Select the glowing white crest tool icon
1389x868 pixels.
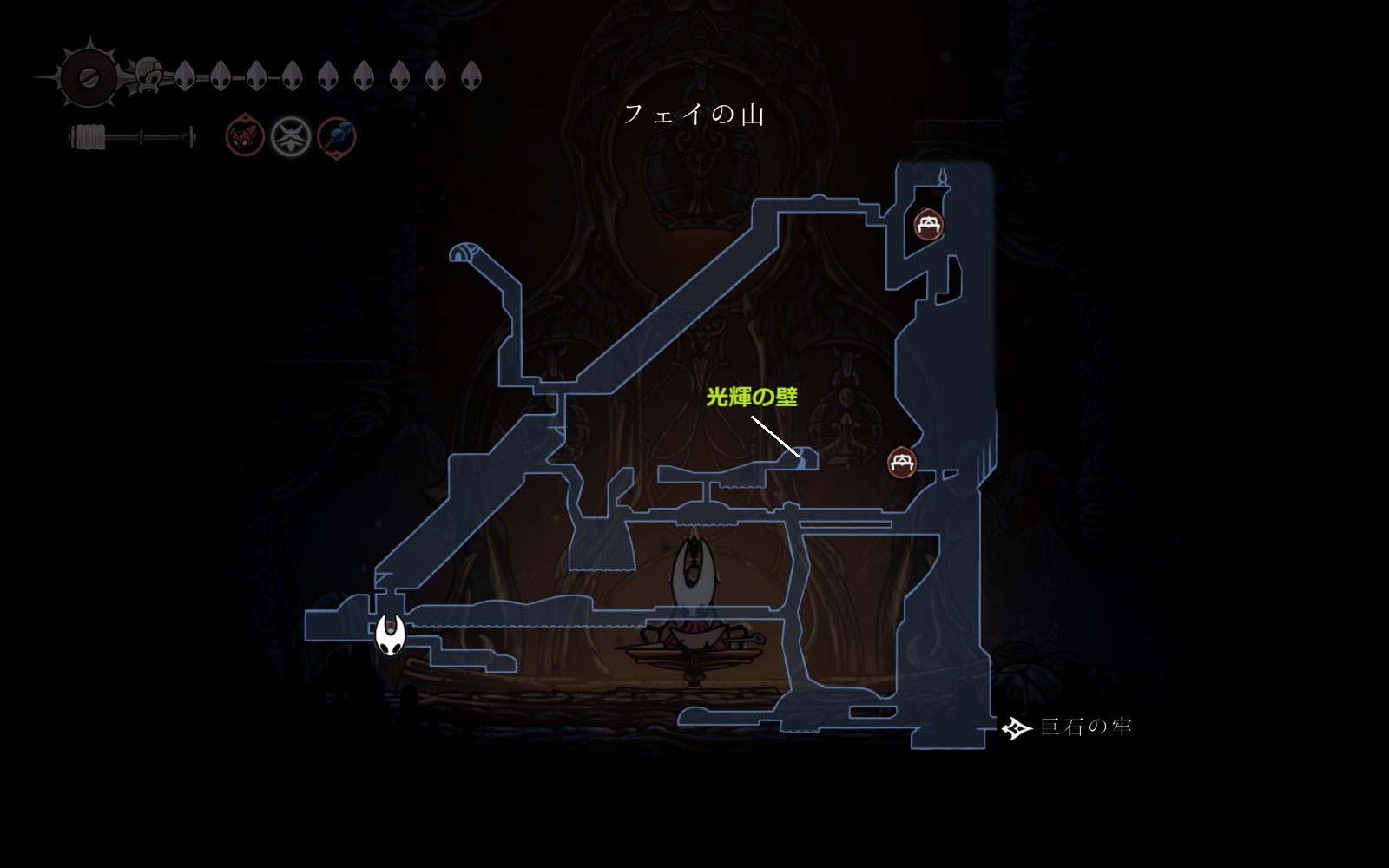(x=291, y=137)
